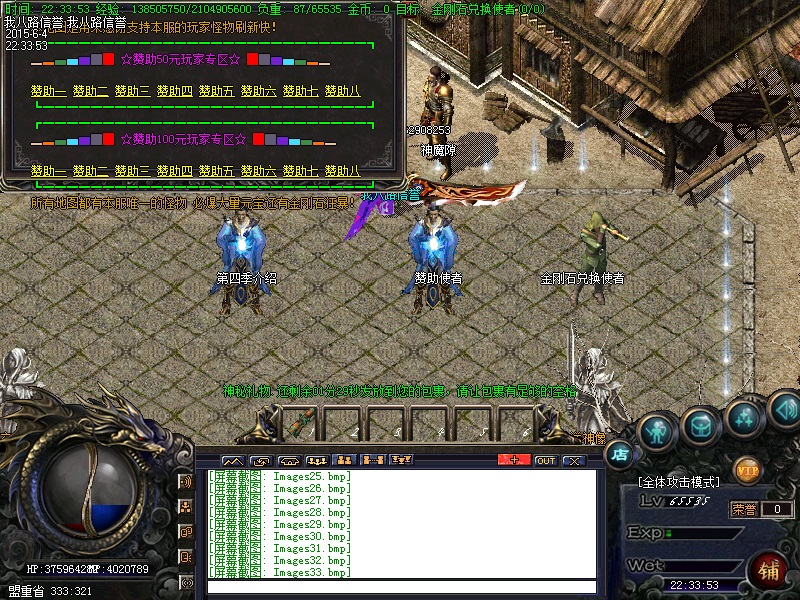Focus the chat text input box
Image resolution: width=800 pixels, height=600 pixels.
400,587
